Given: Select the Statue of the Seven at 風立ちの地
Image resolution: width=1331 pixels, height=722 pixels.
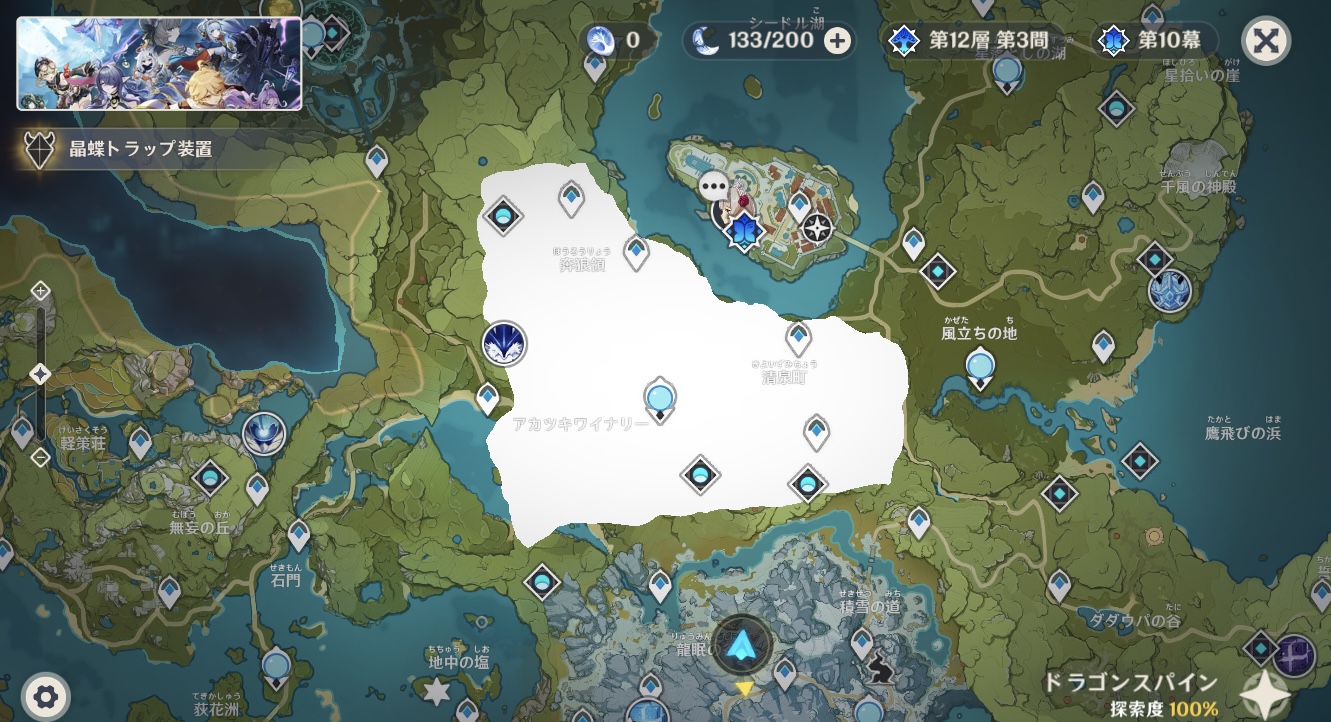Looking at the screenshot, I should 981,367.
